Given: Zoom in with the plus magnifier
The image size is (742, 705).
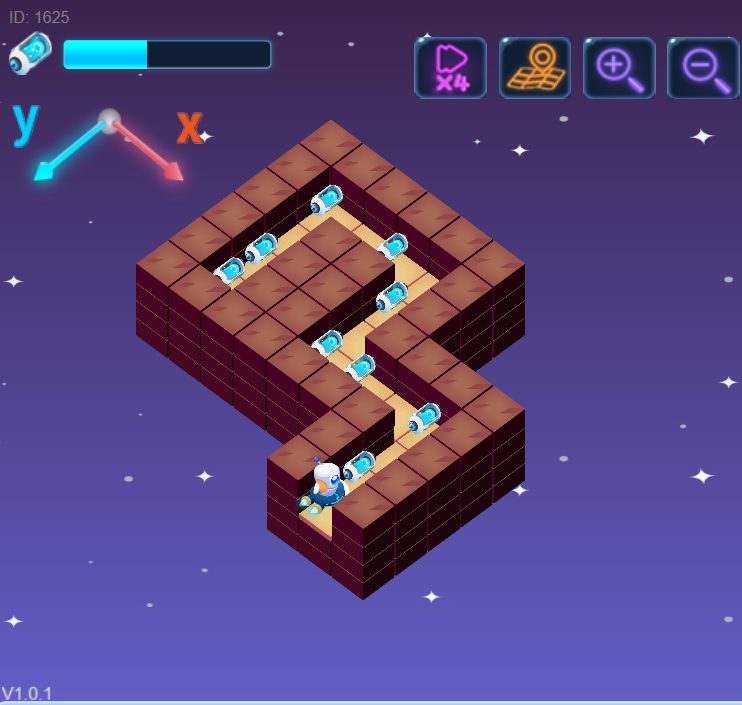Looking at the screenshot, I should [619, 68].
